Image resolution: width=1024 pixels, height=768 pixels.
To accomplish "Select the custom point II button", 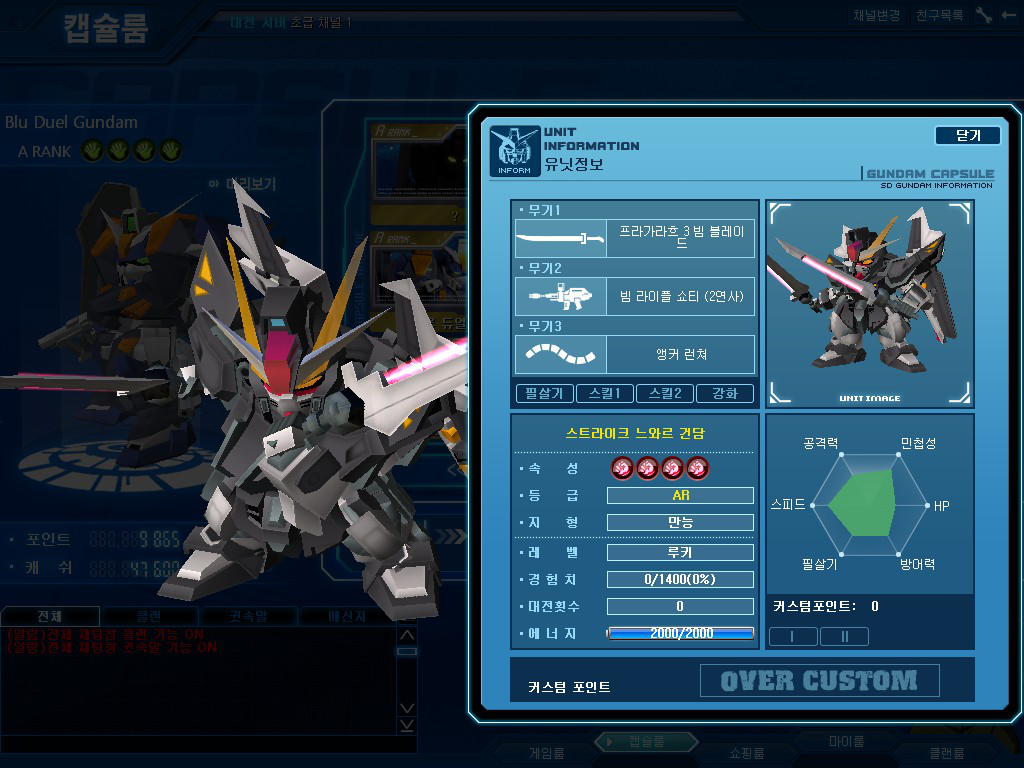I will [x=844, y=636].
